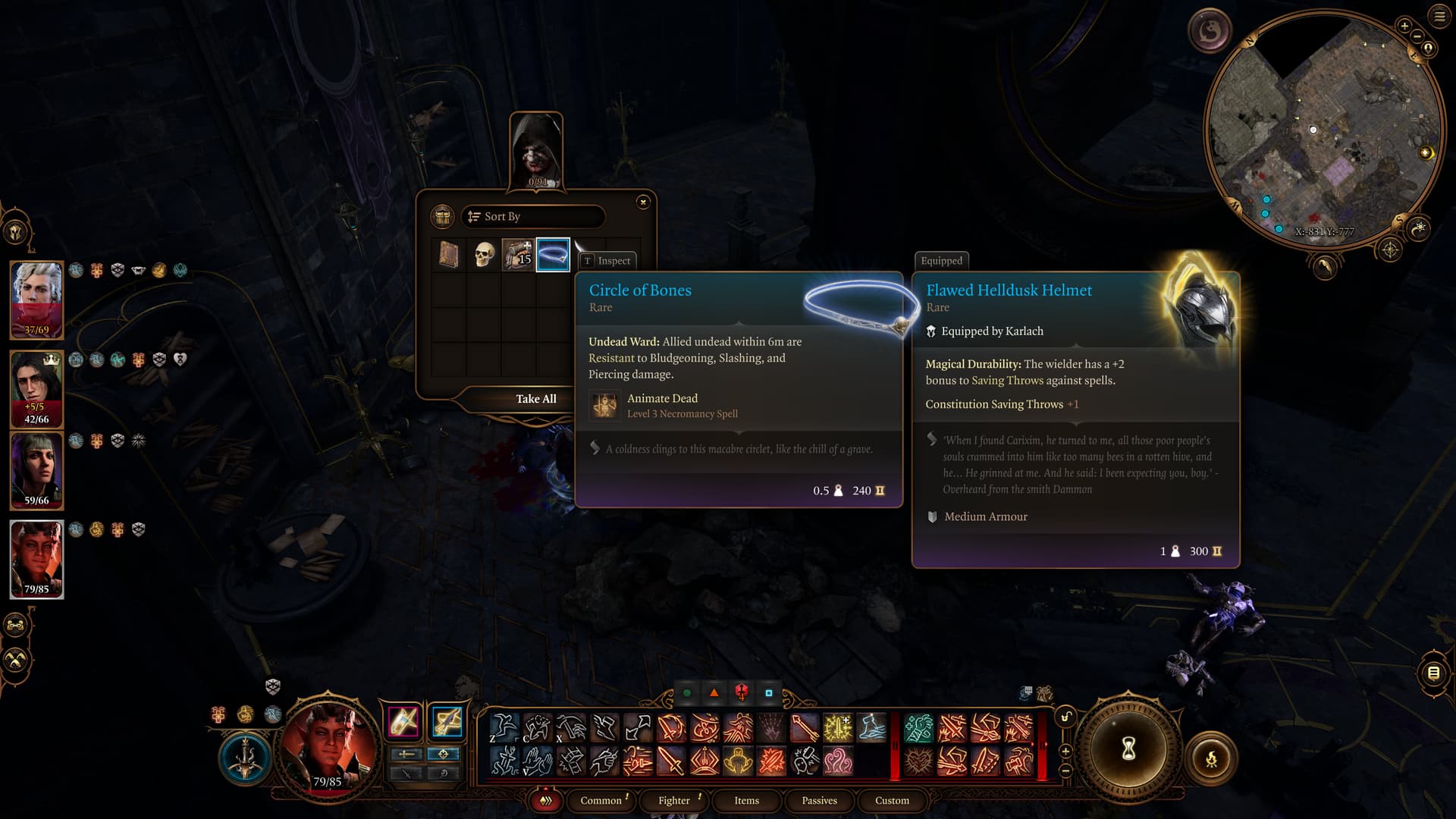The image size is (1456, 819).
Task: Click the hourglass end turn button
Action: pos(1128,749)
